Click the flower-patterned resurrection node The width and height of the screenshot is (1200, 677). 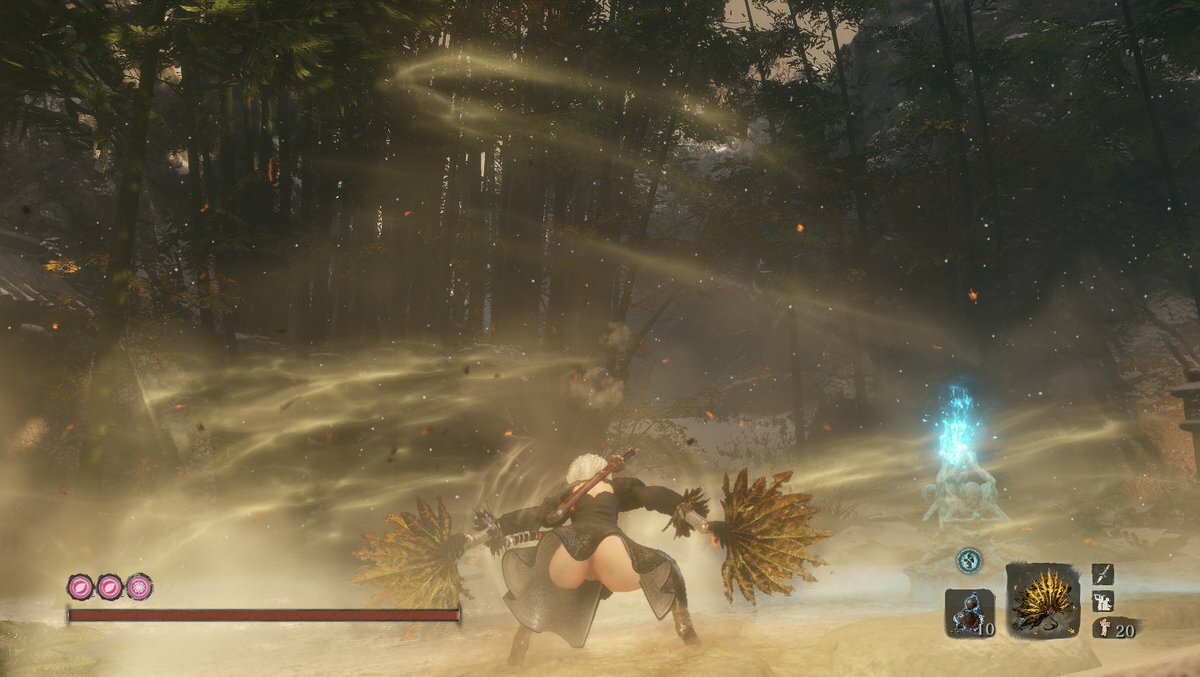(139, 587)
